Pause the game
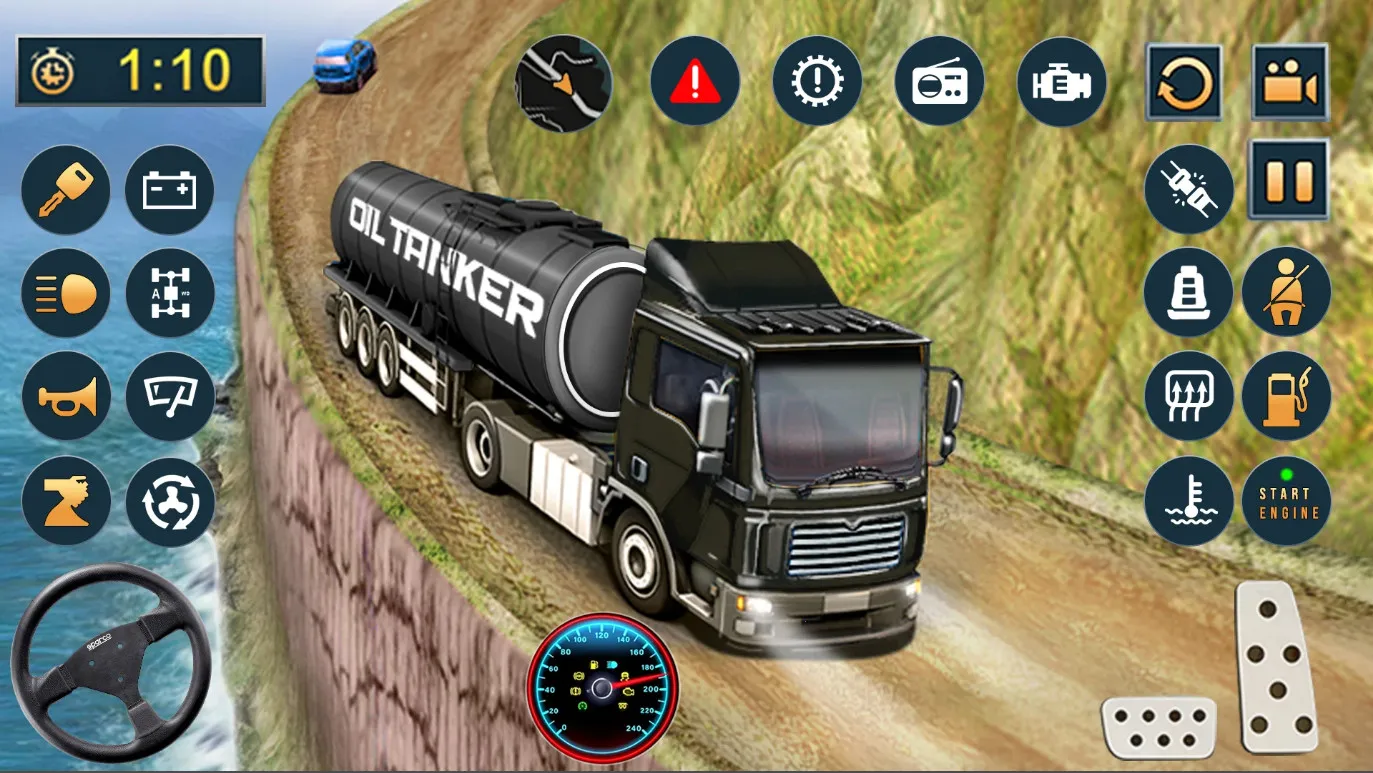The image size is (1373, 773). [x=1289, y=180]
